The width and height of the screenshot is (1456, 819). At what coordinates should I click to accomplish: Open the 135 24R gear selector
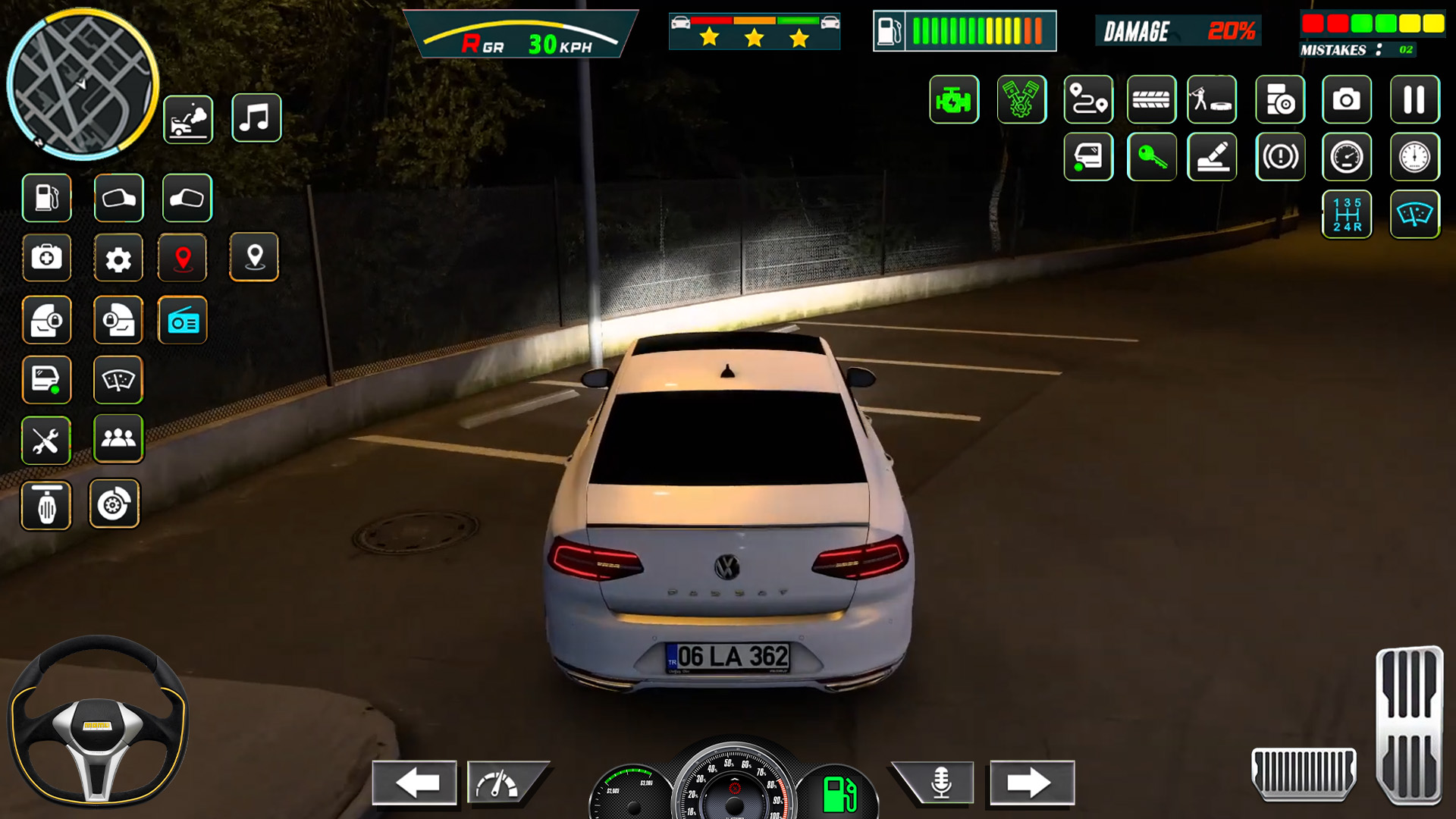pyautogui.click(x=1348, y=215)
